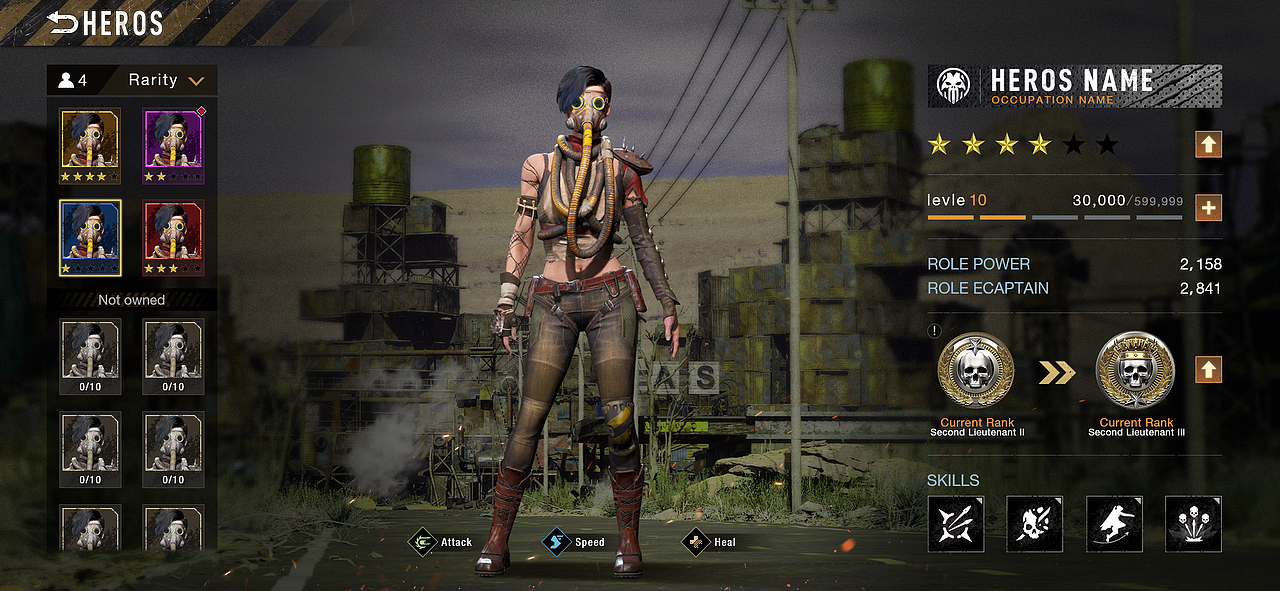Add experience with the level plus button

(x=1208, y=208)
